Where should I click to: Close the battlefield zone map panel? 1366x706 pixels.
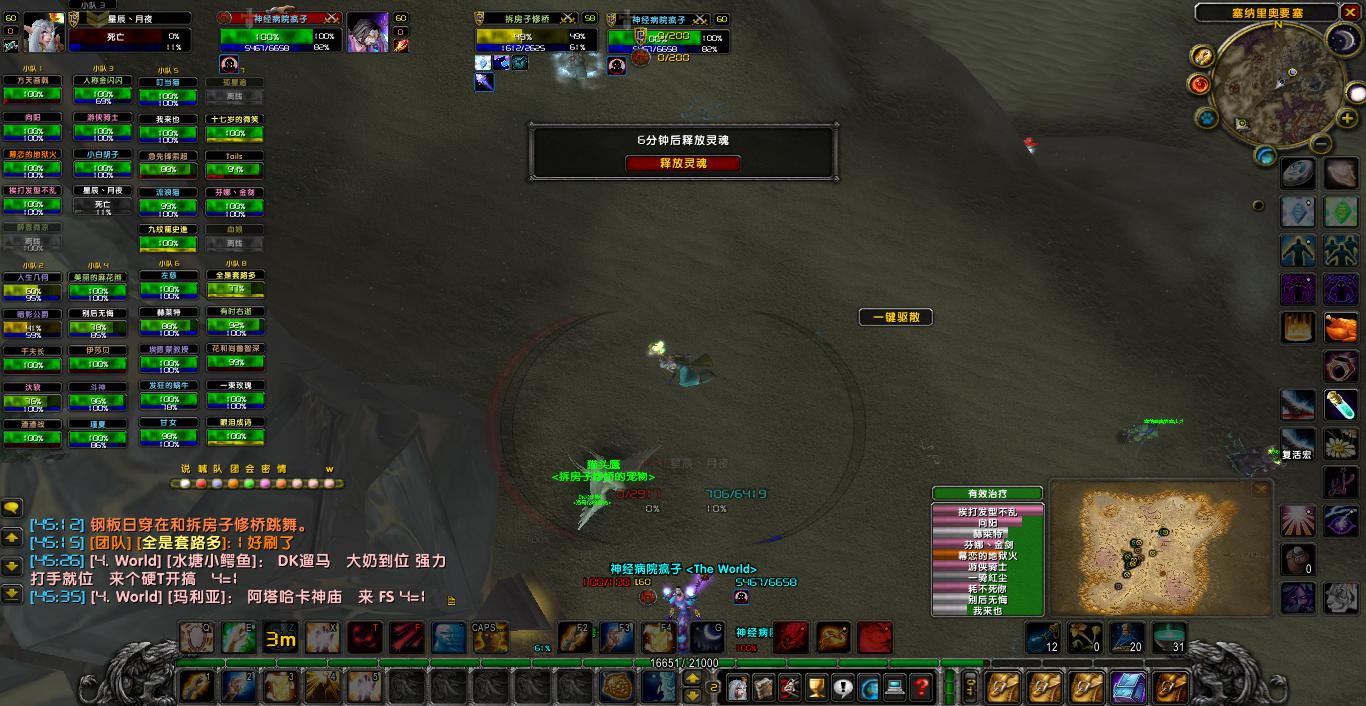(x=1261, y=489)
